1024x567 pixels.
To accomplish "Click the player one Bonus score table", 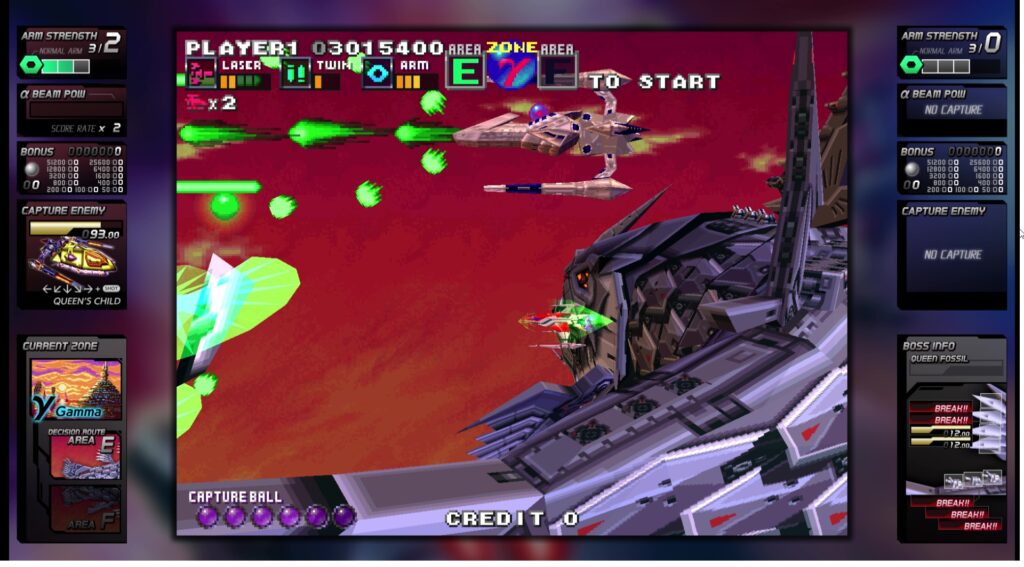I will tap(72, 170).
